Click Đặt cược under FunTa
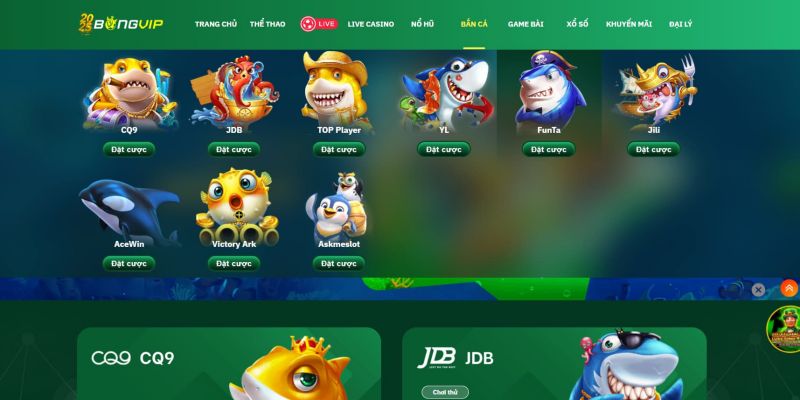Image resolution: width=800 pixels, height=400 pixels. 549,149
